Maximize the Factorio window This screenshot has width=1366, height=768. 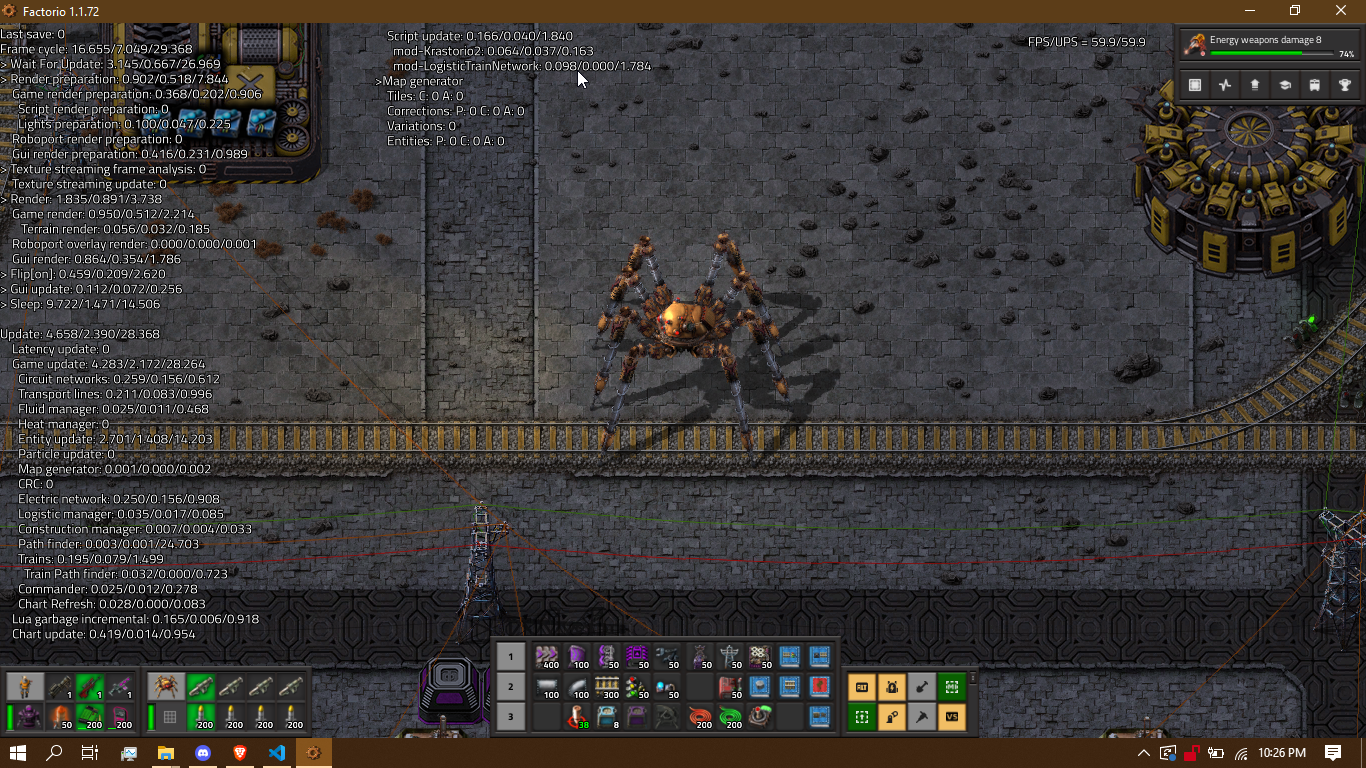point(1295,11)
